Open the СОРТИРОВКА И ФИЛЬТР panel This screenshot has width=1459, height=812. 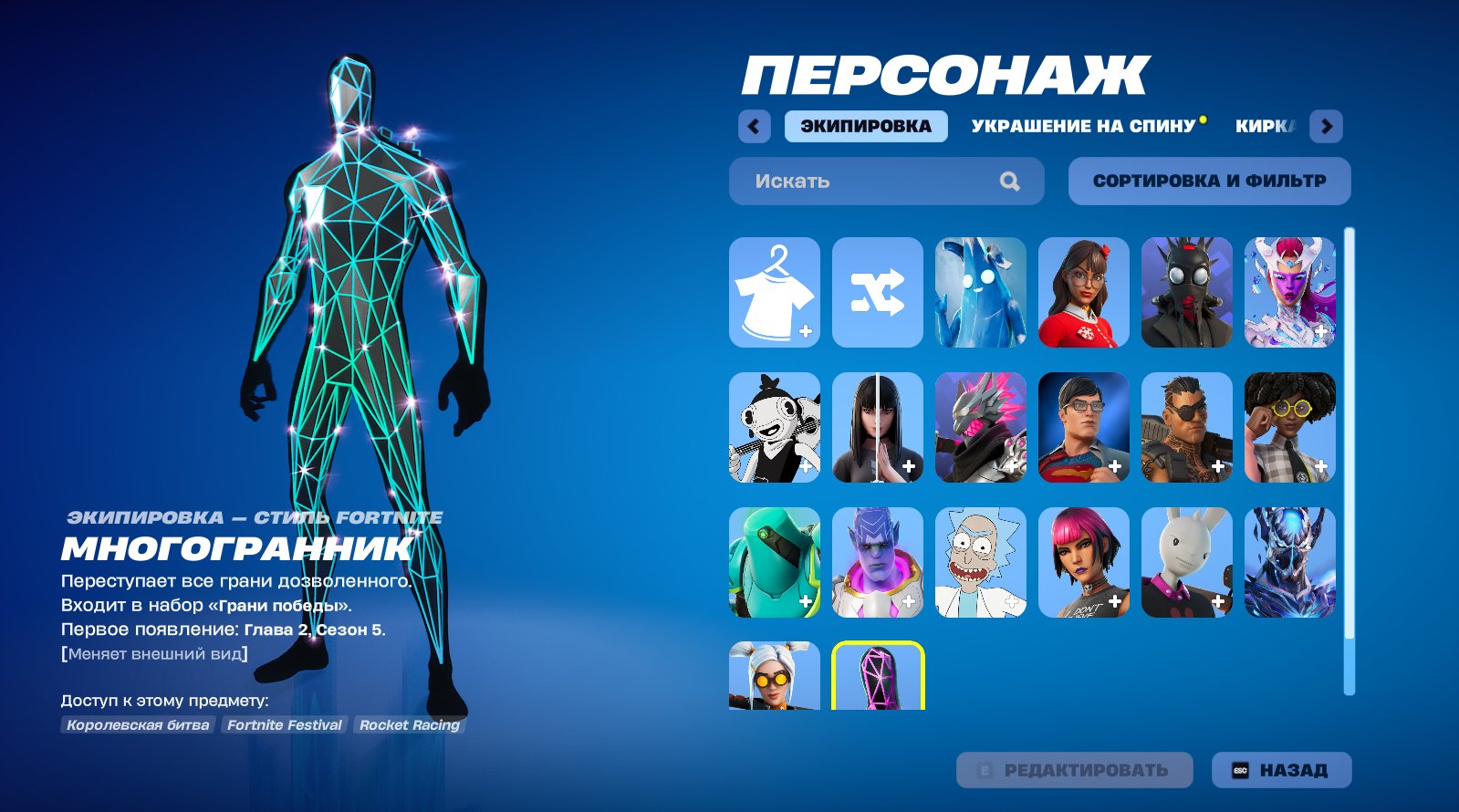[1209, 180]
